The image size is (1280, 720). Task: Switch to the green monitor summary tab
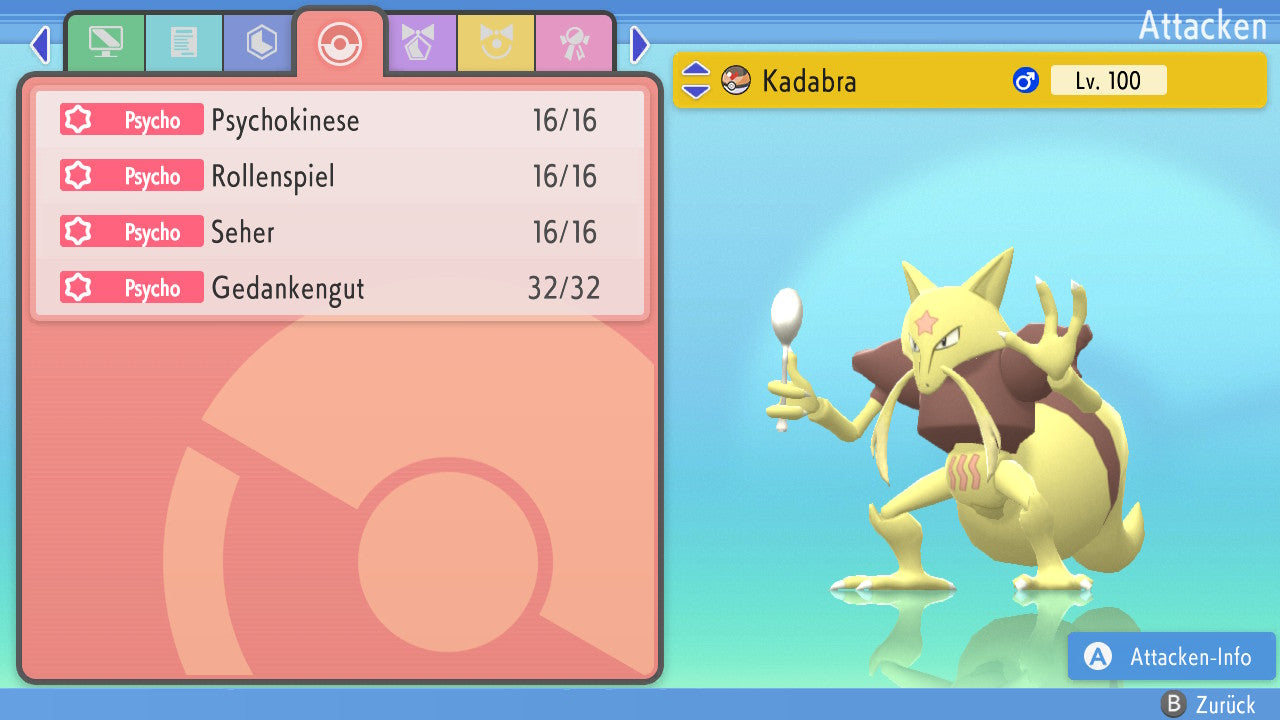click(105, 44)
